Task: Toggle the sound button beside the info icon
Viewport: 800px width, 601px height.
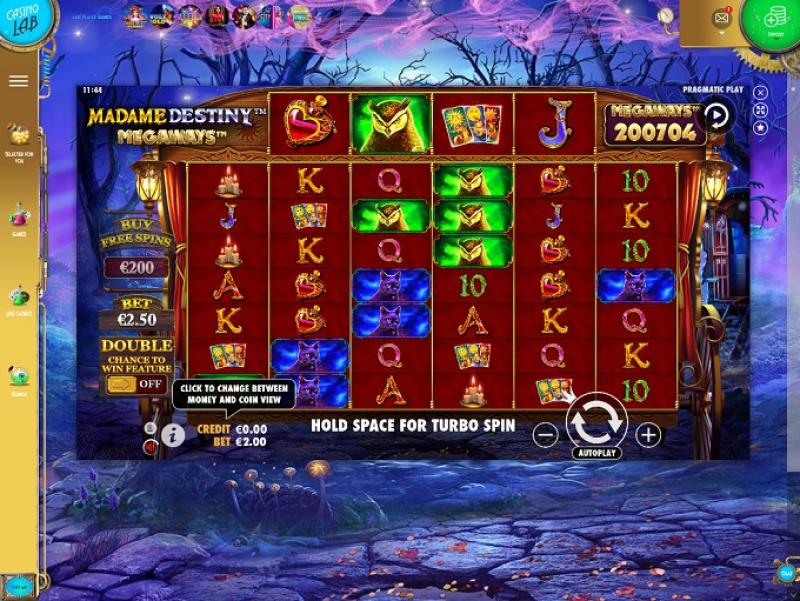Action: pyautogui.click(x=150, y=446)
